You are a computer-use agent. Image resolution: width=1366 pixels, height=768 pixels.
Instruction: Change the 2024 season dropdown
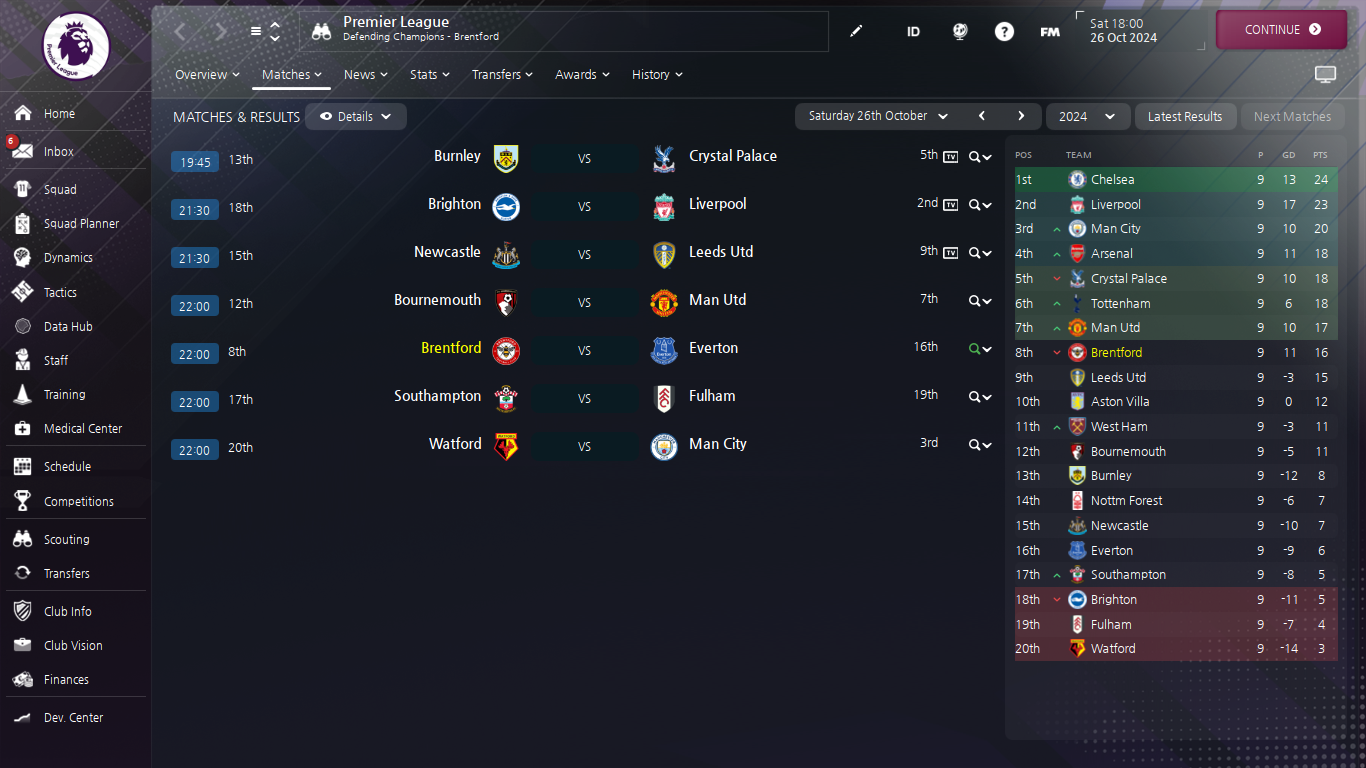click(1087, 117)
